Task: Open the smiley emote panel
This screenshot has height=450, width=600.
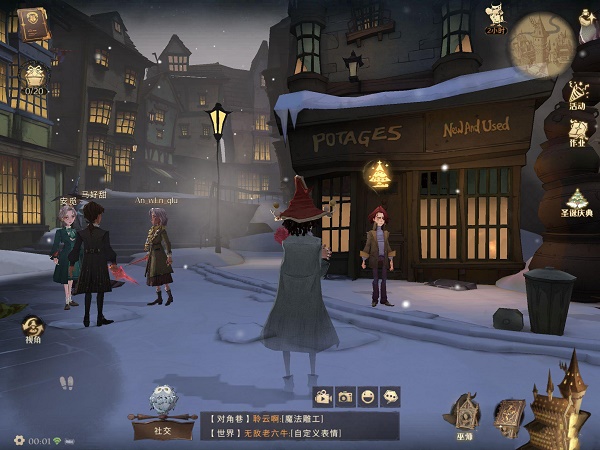Action: [368, 396]
